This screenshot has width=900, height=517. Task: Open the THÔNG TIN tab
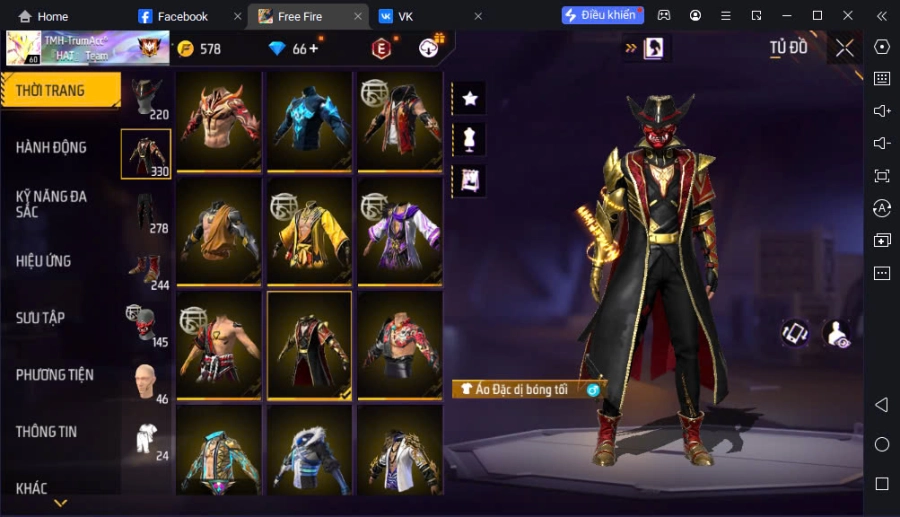47,432
